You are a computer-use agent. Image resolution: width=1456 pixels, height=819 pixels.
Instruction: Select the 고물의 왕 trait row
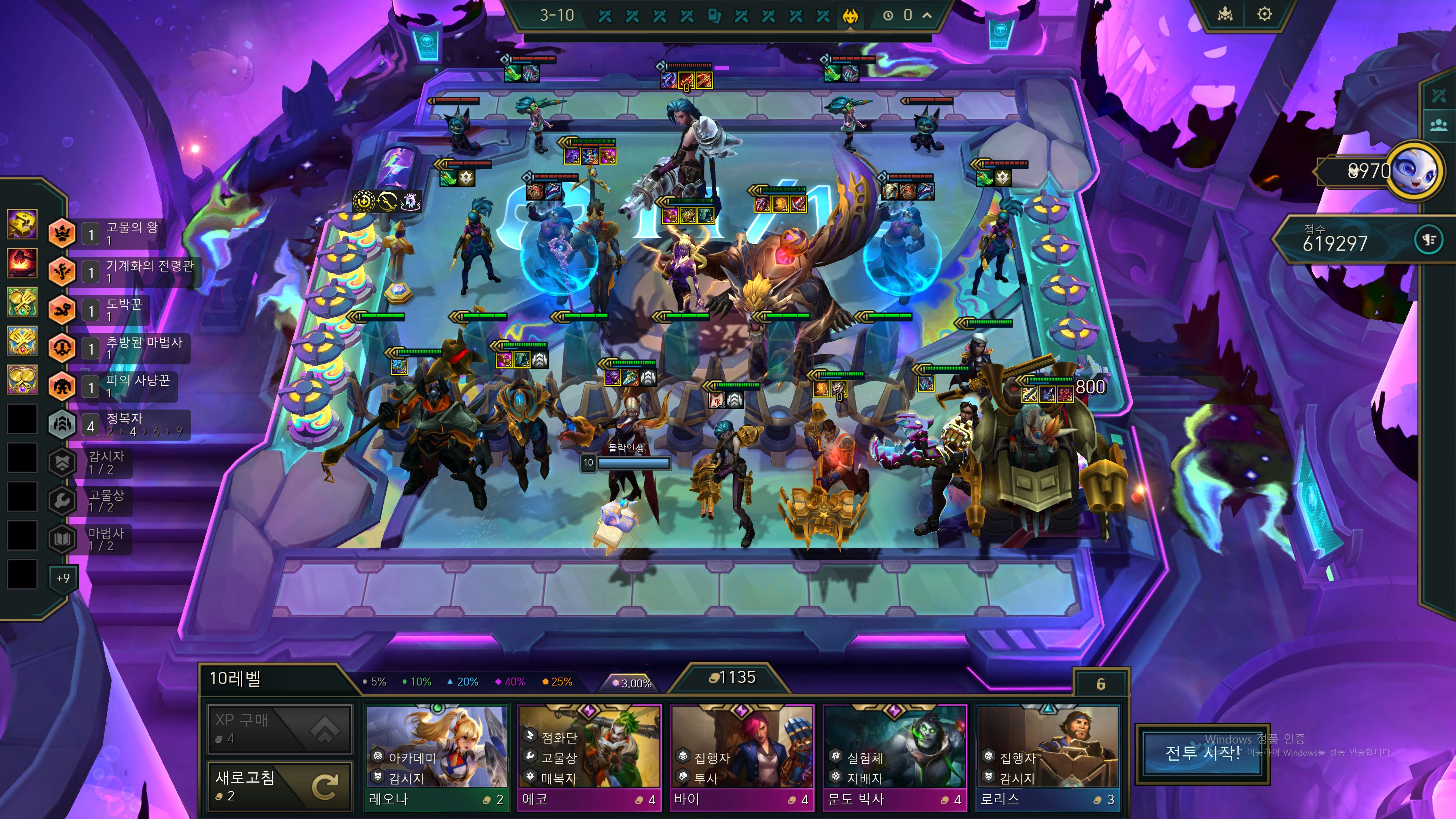[119, 232]
